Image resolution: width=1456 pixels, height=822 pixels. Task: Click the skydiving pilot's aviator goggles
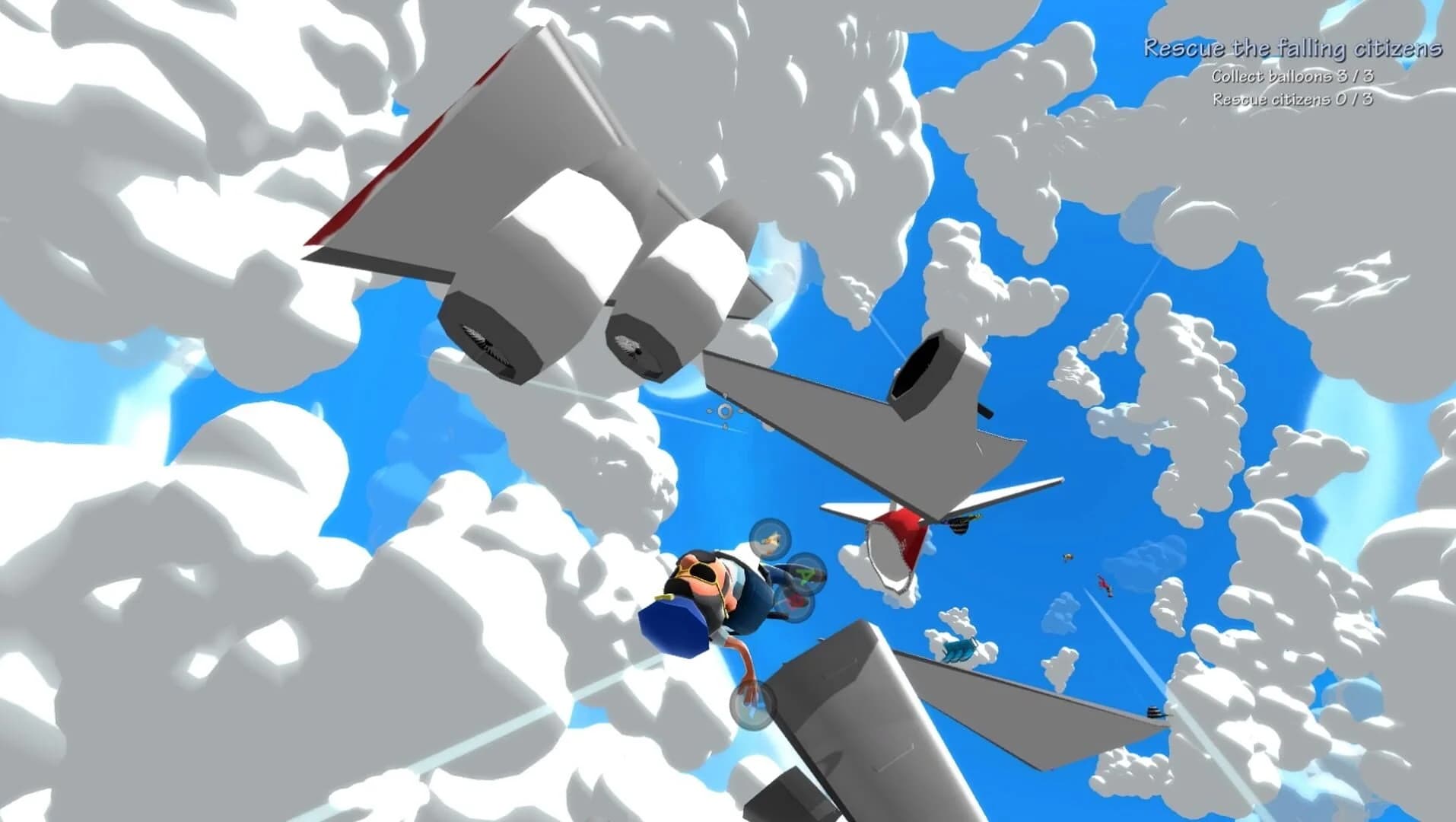pyautogui.click(x=701, y=571)
